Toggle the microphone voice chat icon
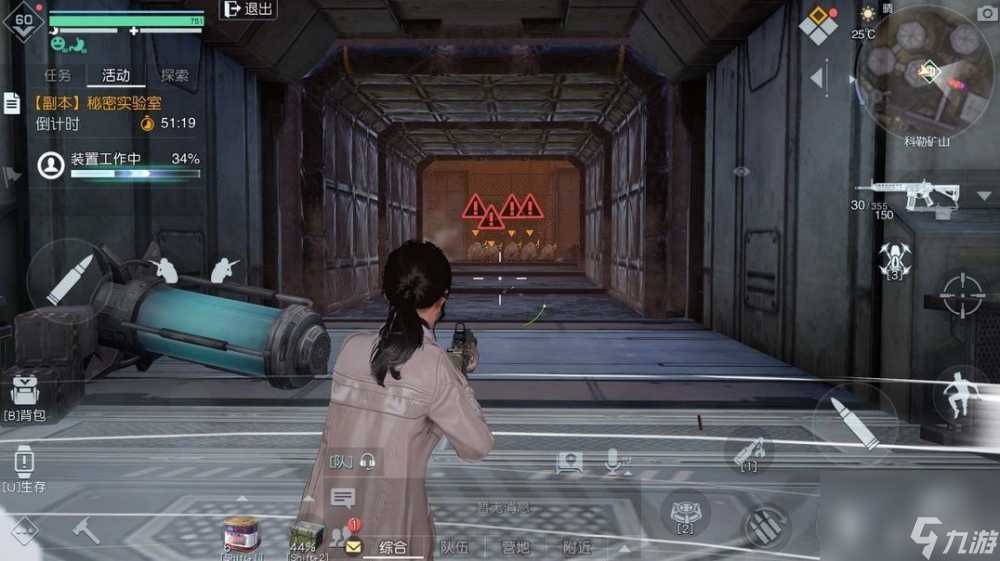This screenshot has width=1000, height=561. pos(614,461)
